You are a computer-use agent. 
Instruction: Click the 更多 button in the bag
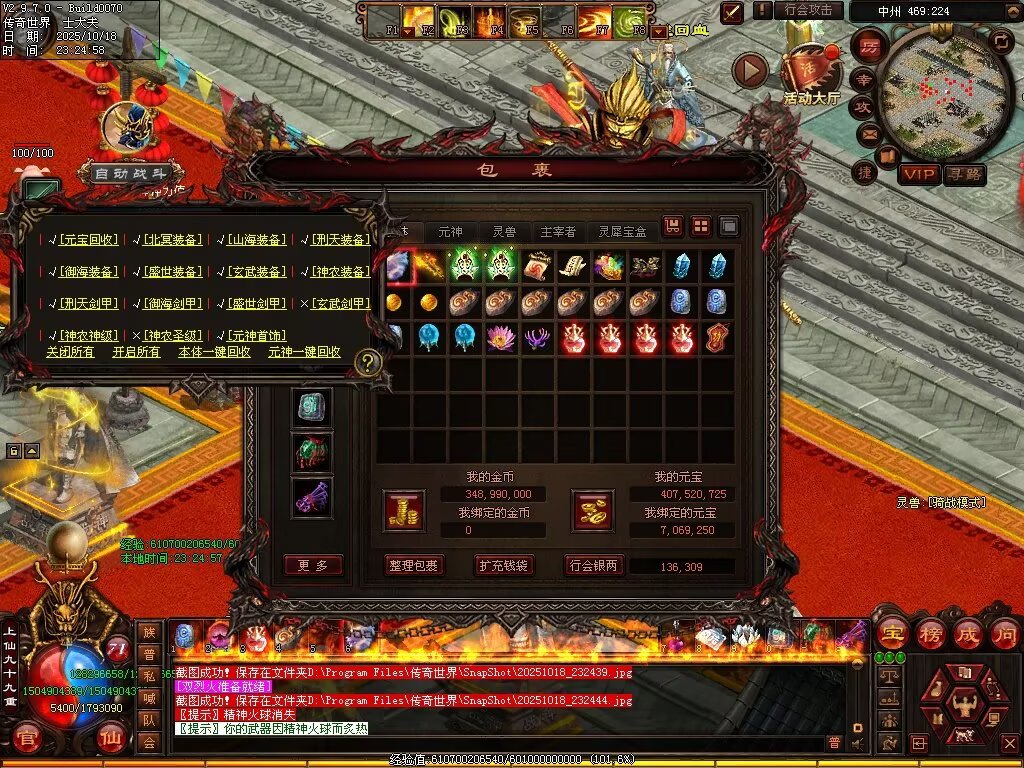[x=313, y=566]
